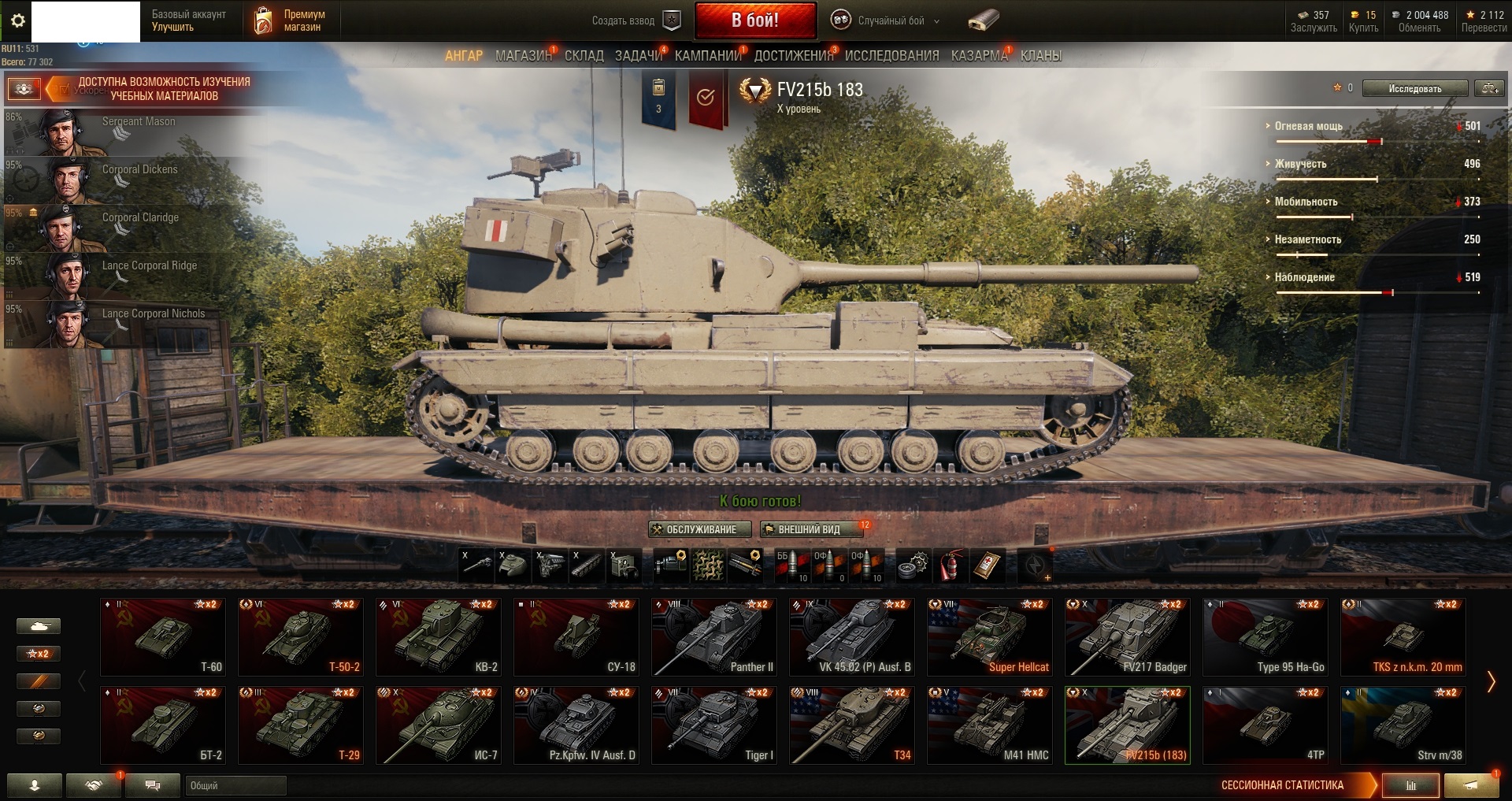
Task: Create a platoon with Создать взвод
Action: (636, 20)
